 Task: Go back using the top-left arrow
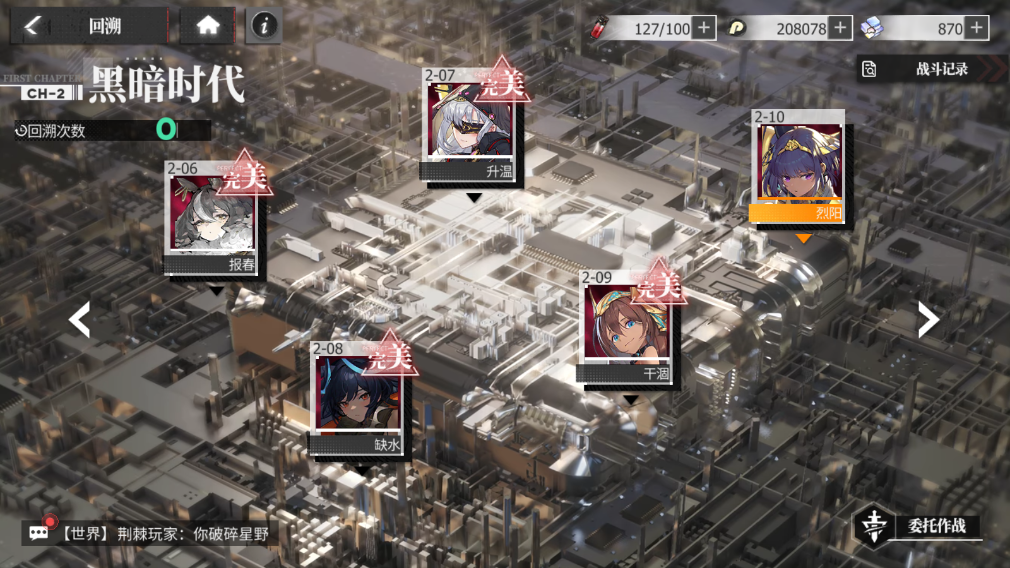coord(33,26)
